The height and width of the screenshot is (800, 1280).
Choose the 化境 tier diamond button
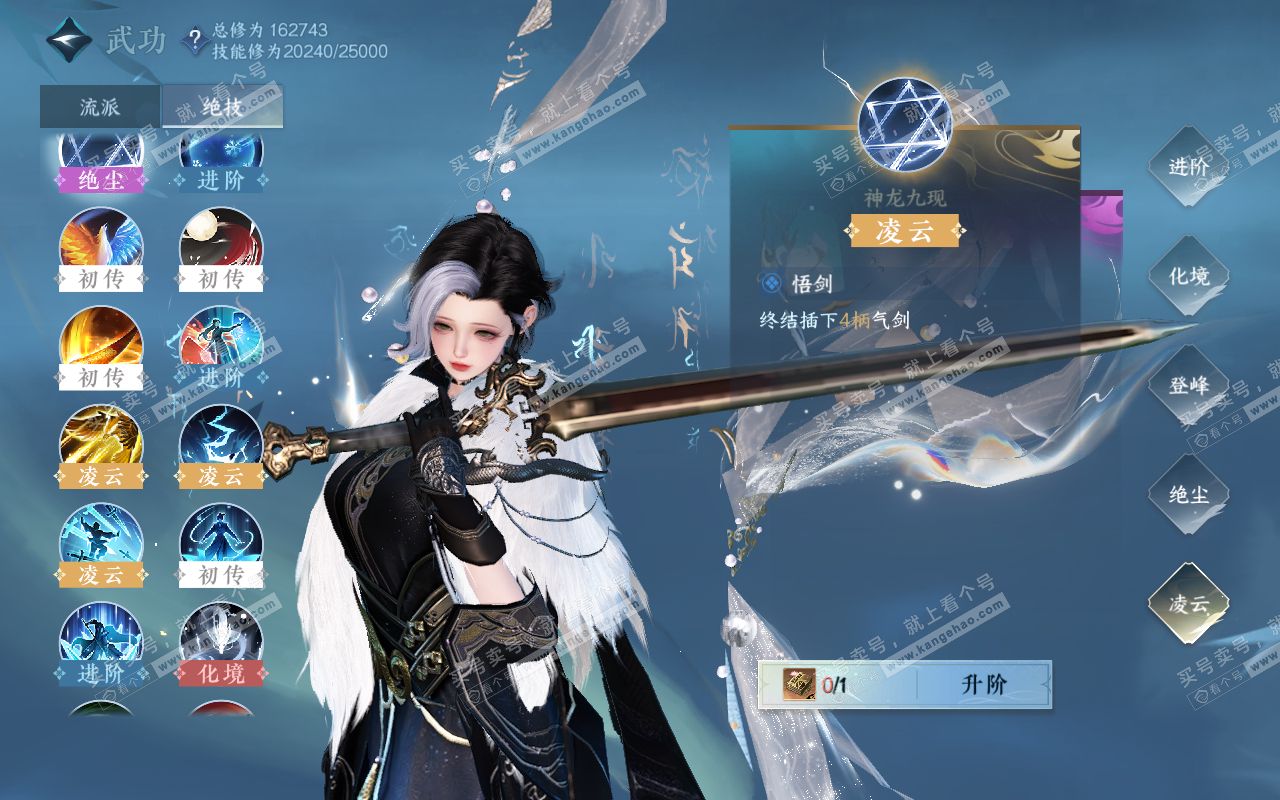pos(1188,276)
